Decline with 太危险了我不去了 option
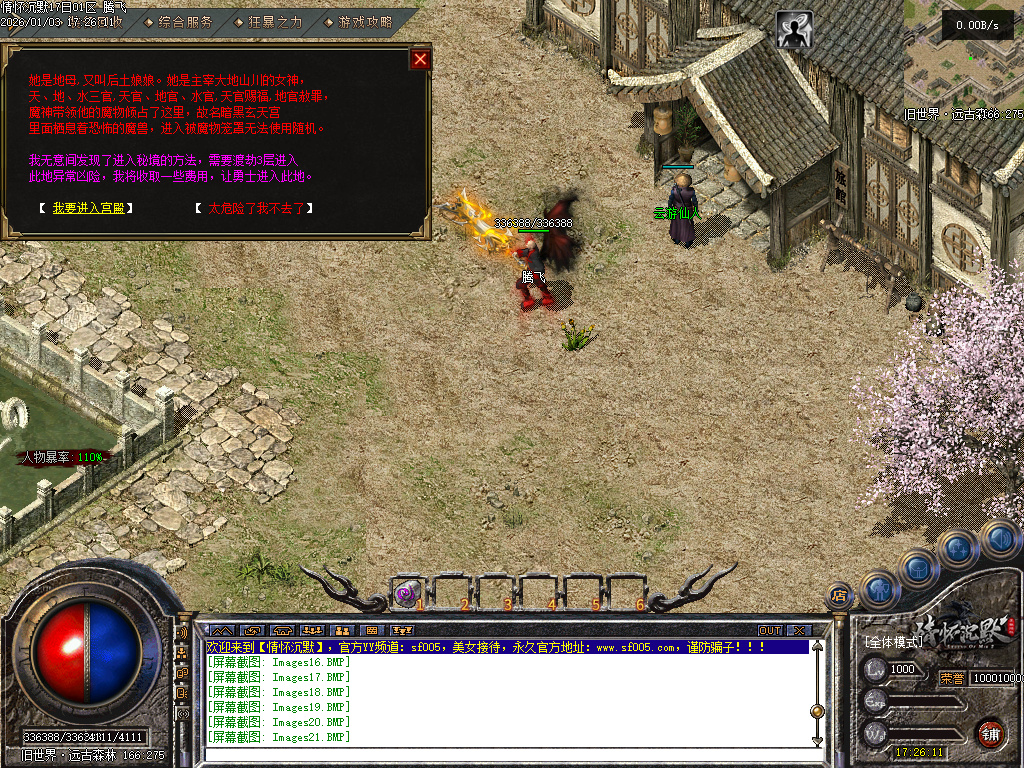 coord(260,208)
